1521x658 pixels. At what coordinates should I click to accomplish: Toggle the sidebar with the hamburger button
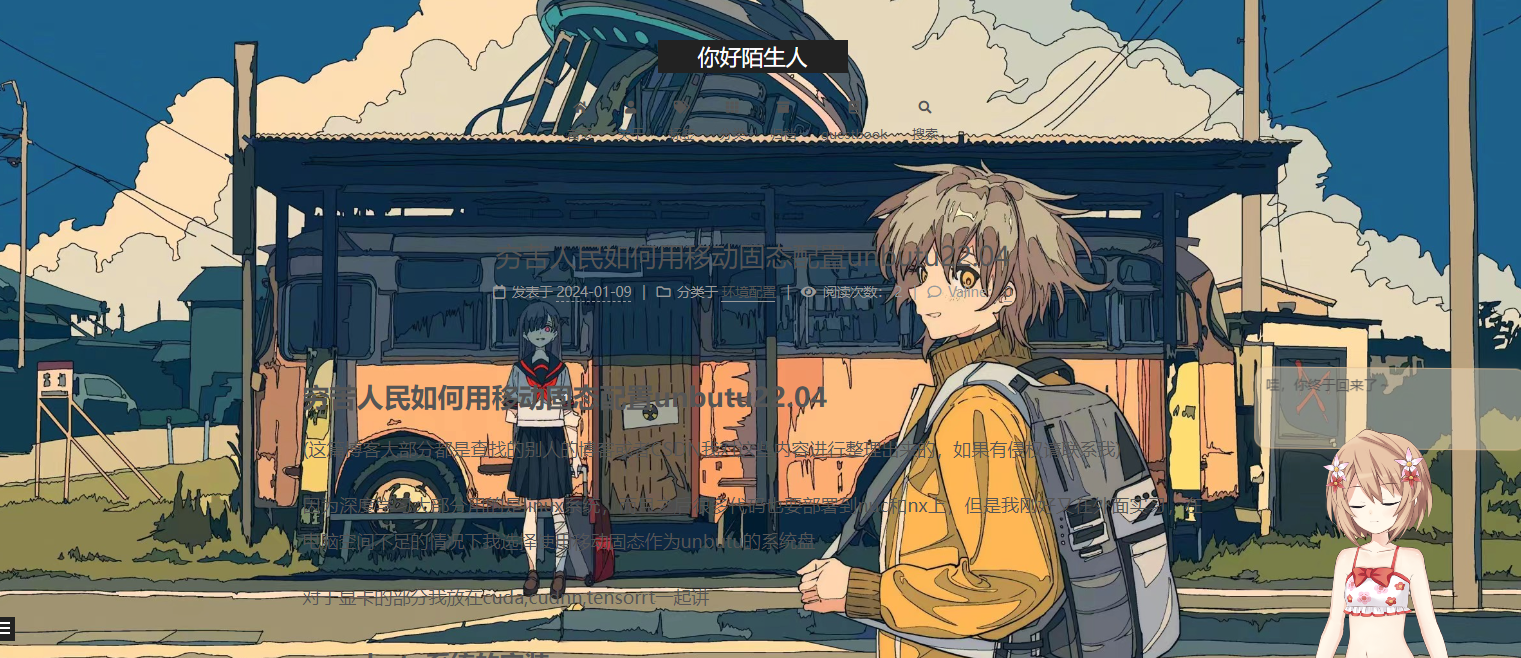tap(7, 628)
